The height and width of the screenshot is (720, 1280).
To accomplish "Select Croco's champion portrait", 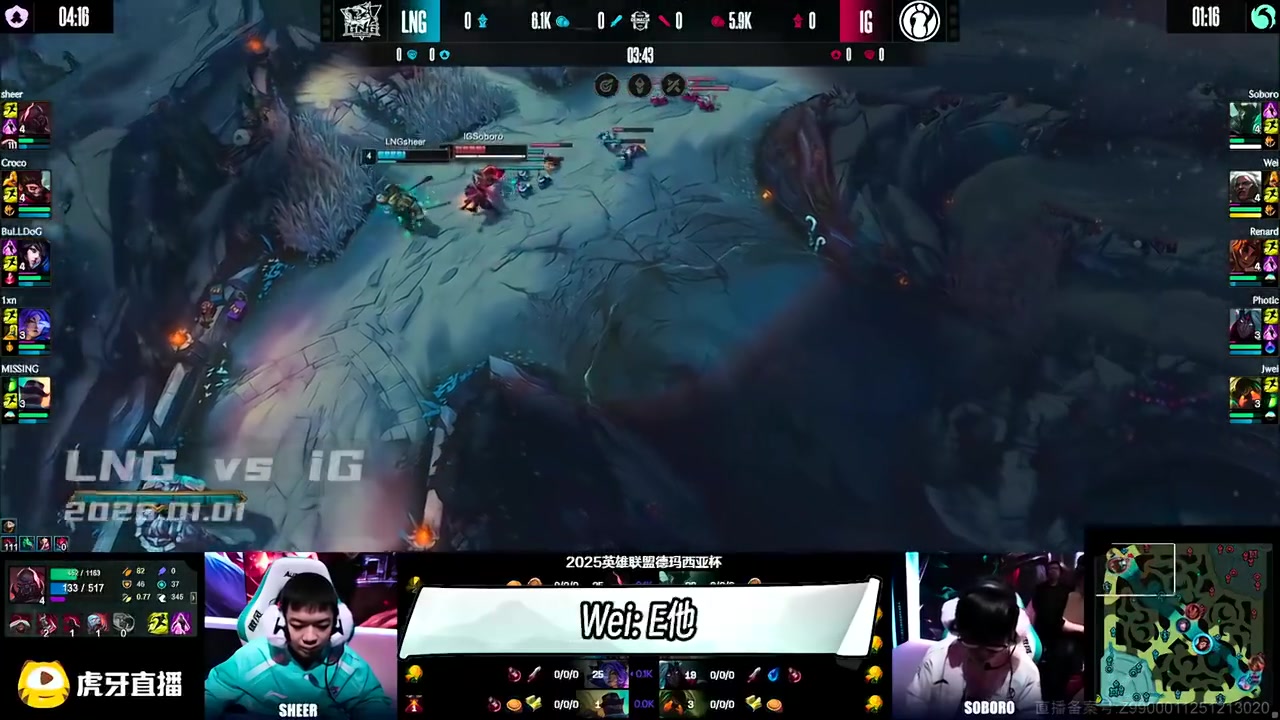I will tap(35, 187).
